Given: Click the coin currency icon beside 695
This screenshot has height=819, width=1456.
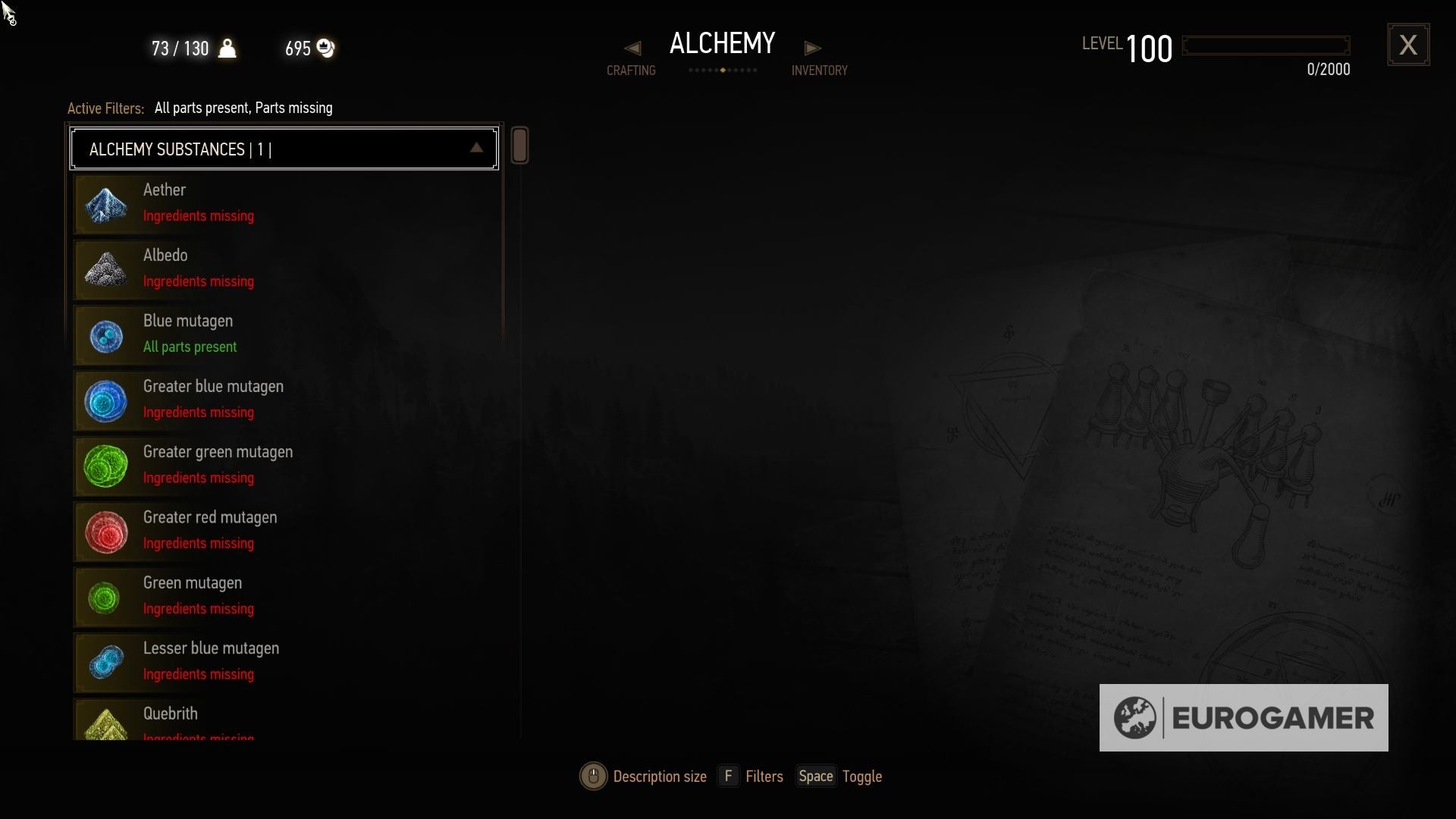Looking at the screenshot, I should pos(325,48).
